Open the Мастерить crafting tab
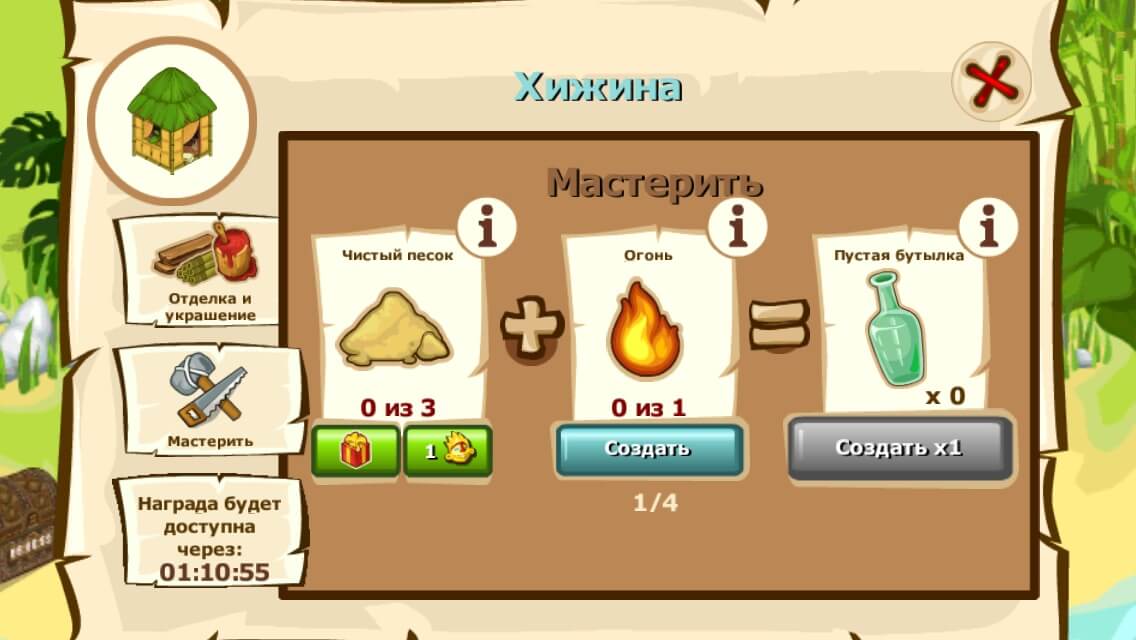The width and height of the screenshot is (1136, 640). tap(210, 400)
